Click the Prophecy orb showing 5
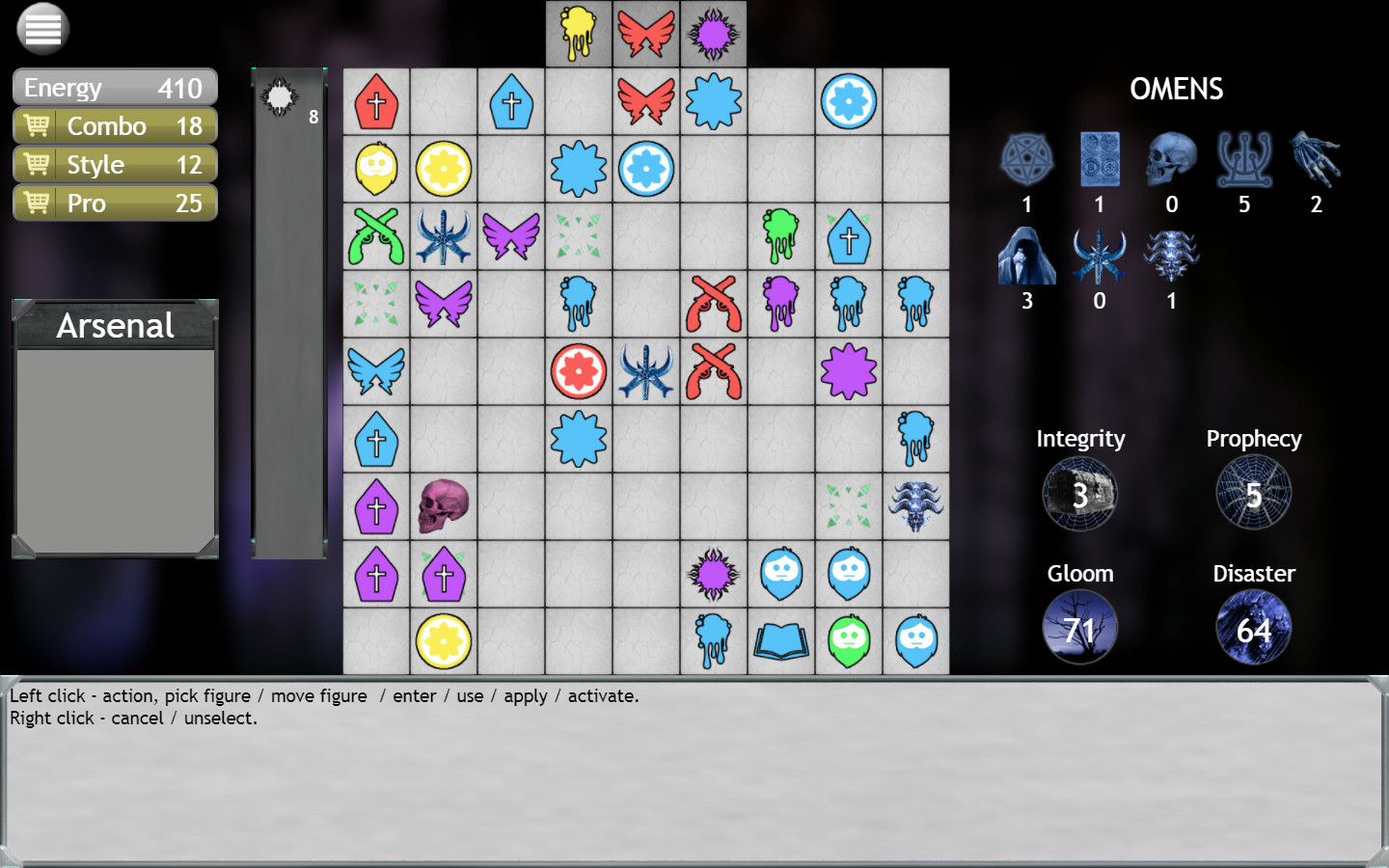Viewport: 1389px width, 868px height. [x=1253, y=493]
